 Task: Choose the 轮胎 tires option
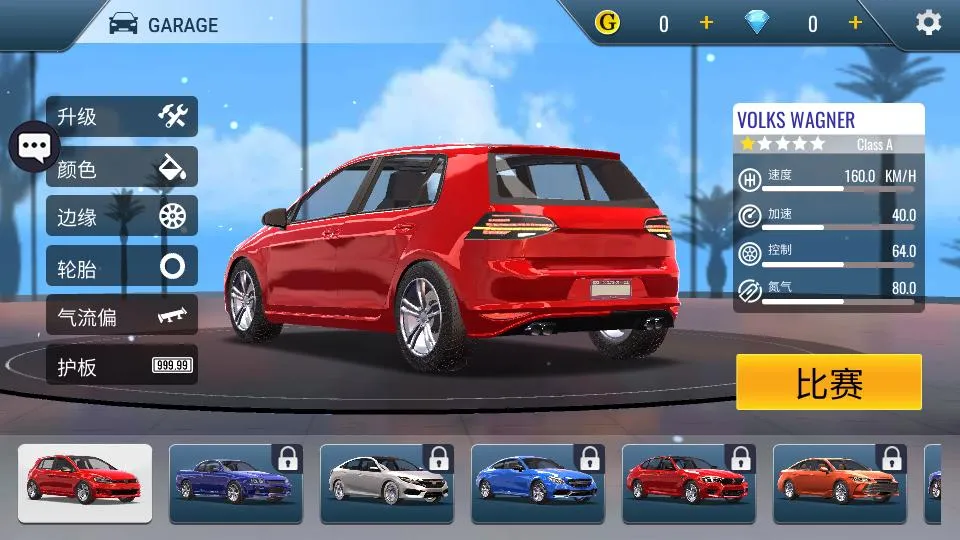(121, 266)
